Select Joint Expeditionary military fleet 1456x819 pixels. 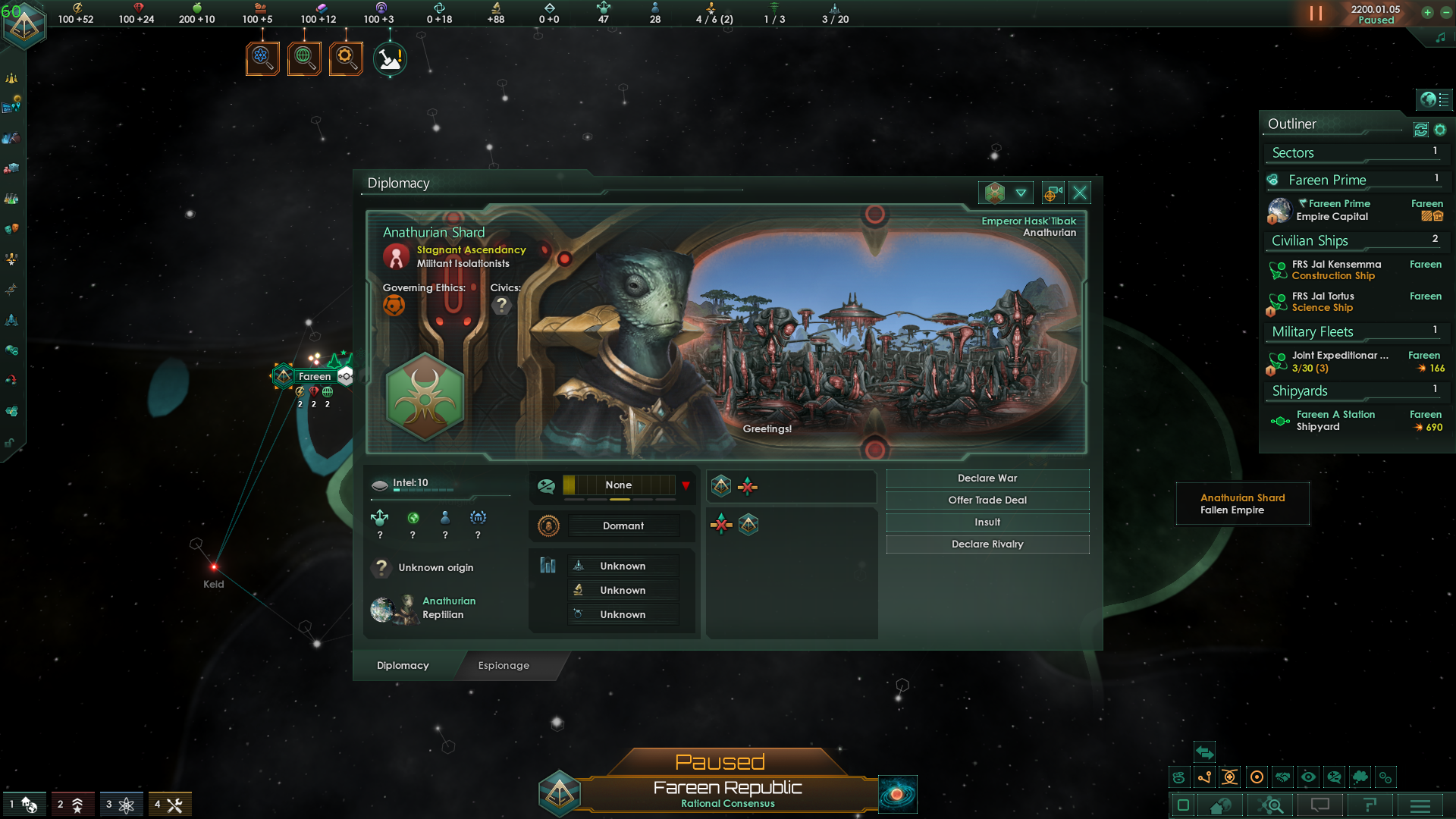[1340, 361]
